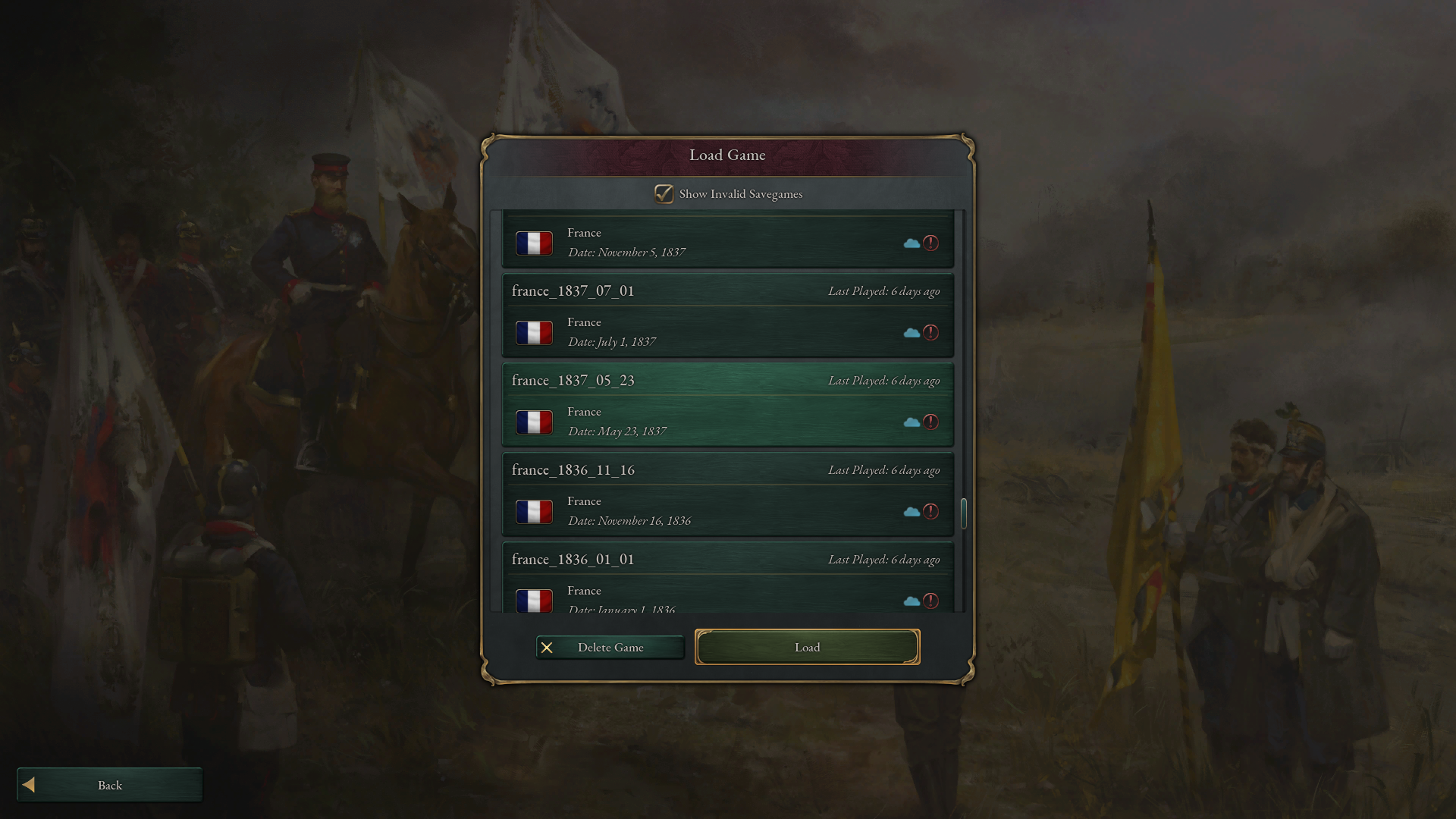Click the France flag on the topmost save entry
This screenshot has height=819, width=1456.
pos(535,243)
